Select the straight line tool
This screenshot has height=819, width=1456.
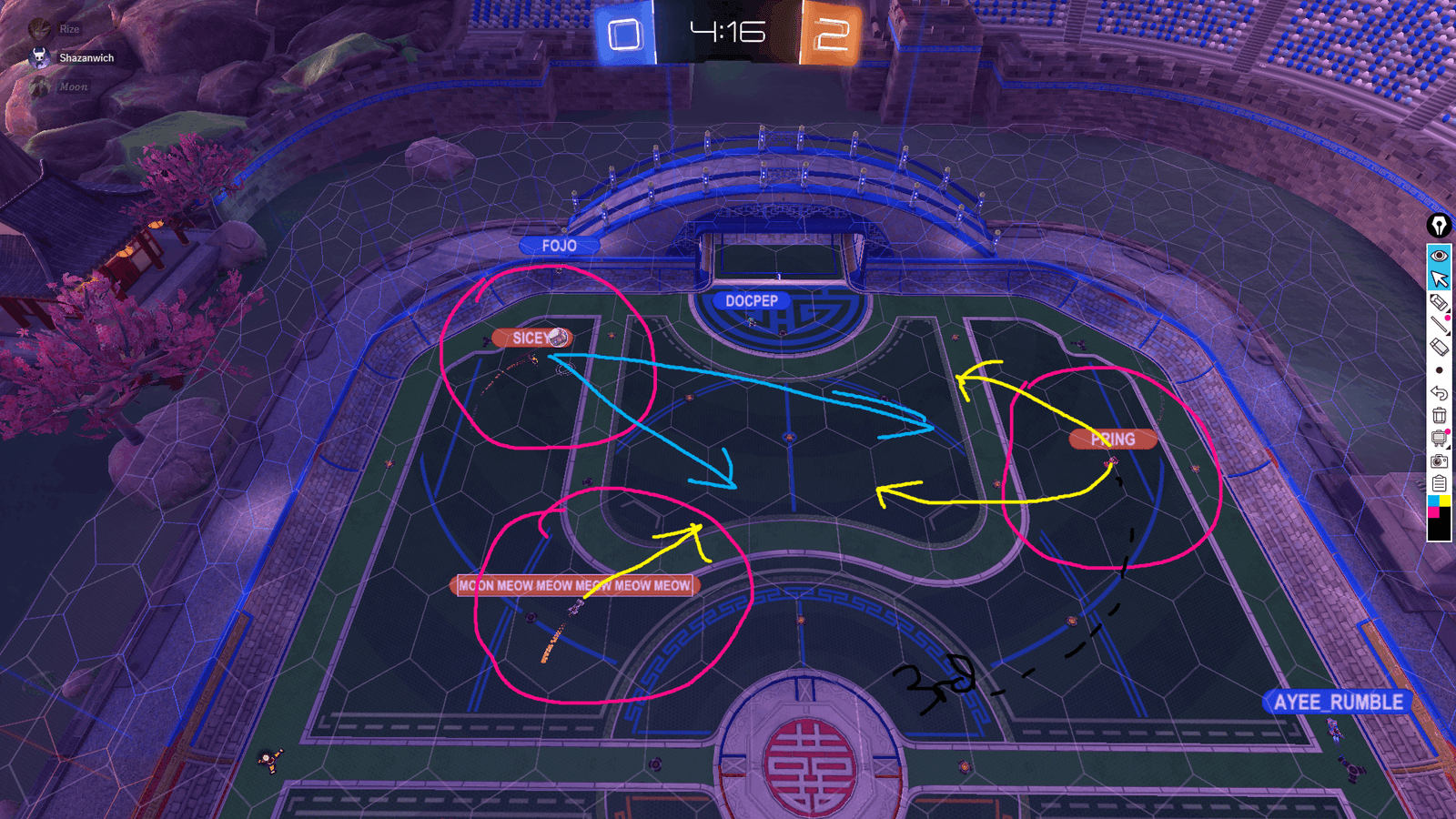[1439, 324]
